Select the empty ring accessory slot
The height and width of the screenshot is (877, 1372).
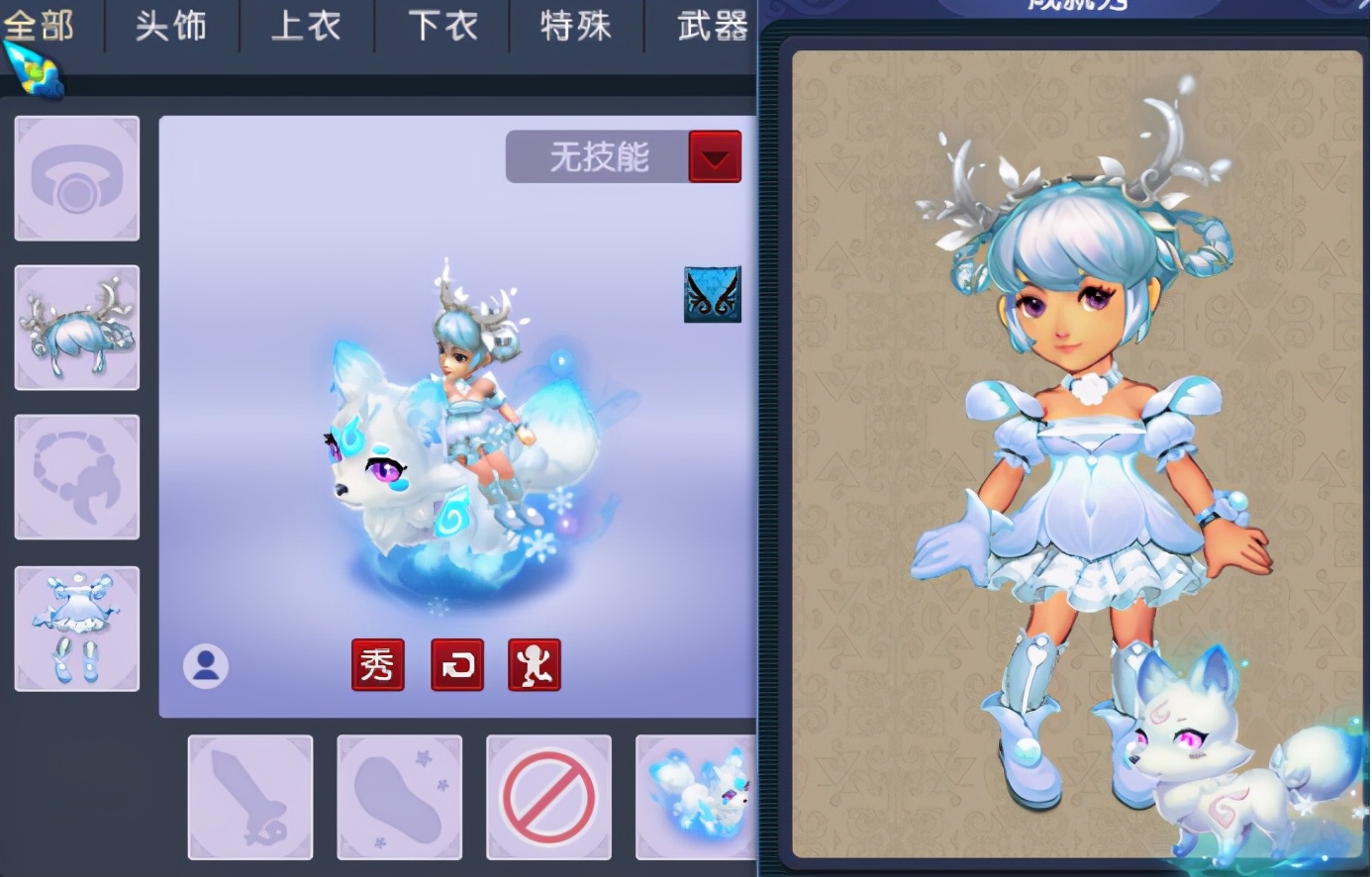tap(76, 178)
